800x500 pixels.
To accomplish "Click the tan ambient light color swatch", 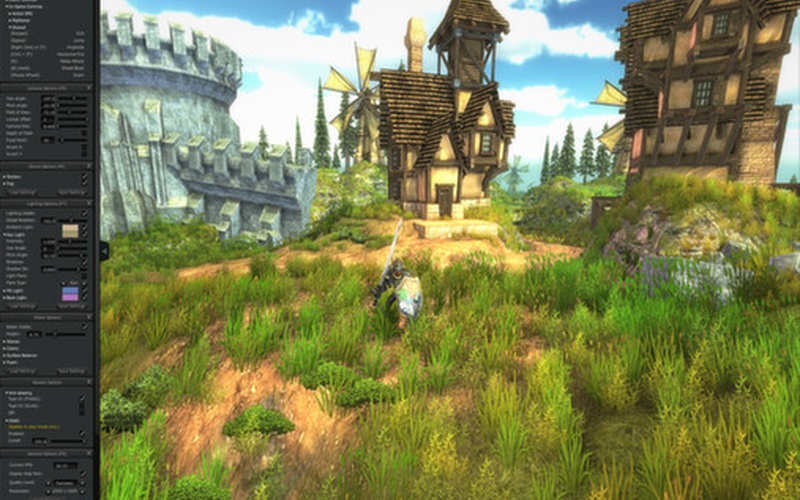I will coord(70,231).
